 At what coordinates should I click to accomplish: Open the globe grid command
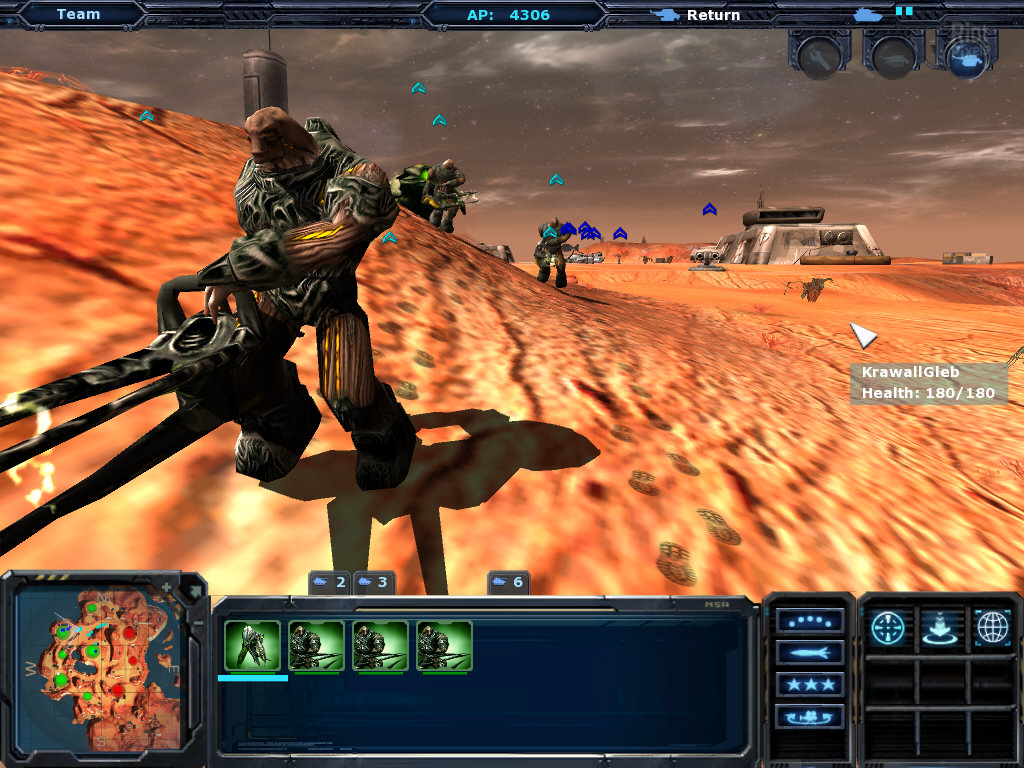click(991, 628)
